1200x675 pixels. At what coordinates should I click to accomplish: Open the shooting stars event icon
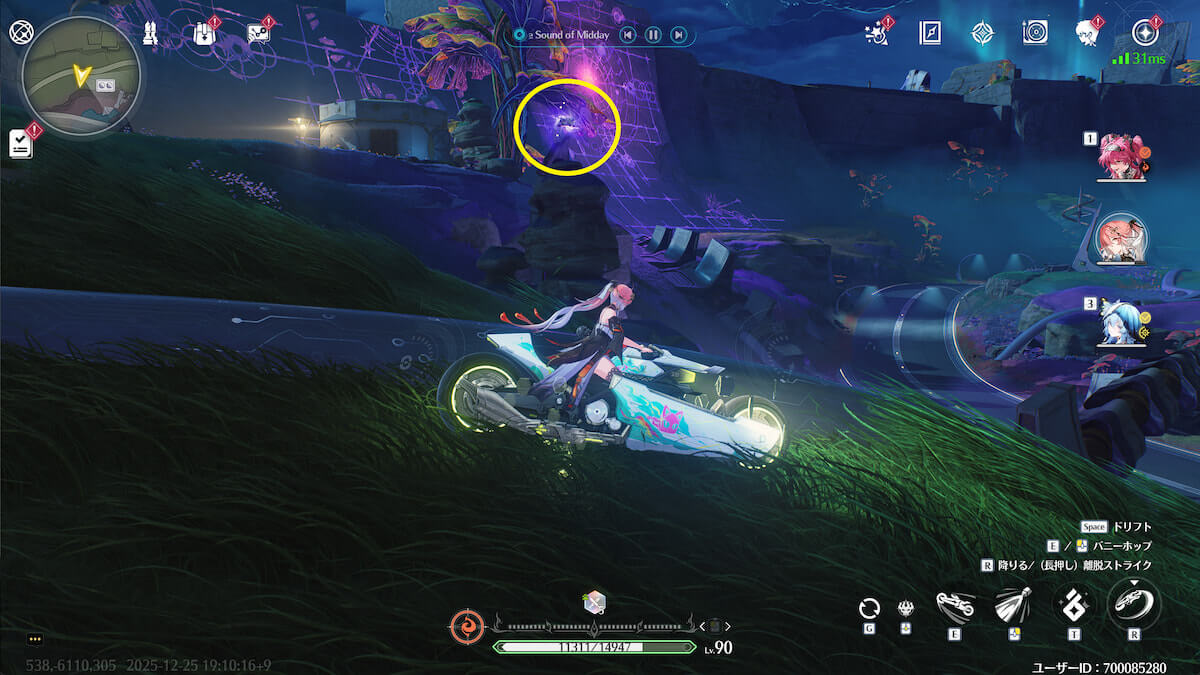pyautogui.click(x=877, y=34)
